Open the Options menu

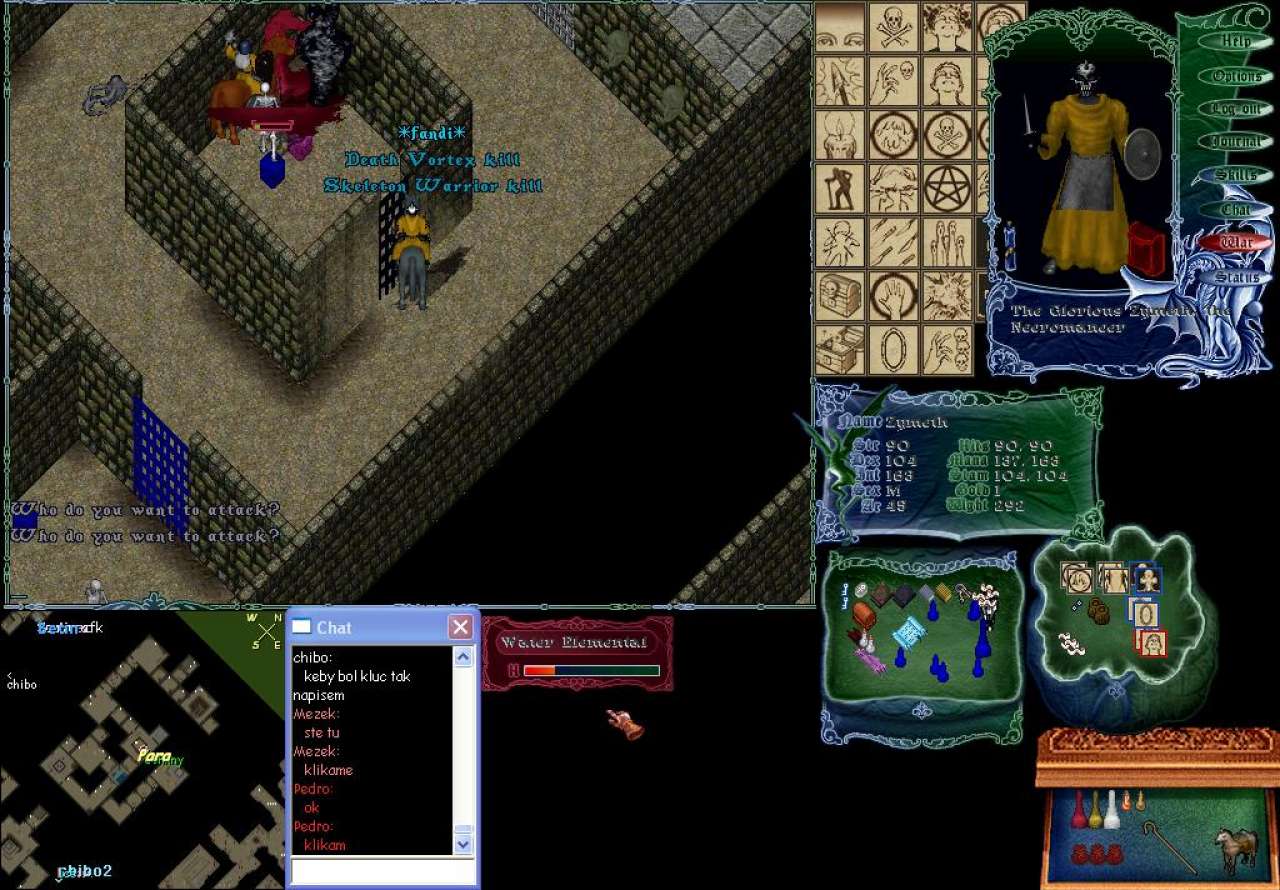[1236, 76]
